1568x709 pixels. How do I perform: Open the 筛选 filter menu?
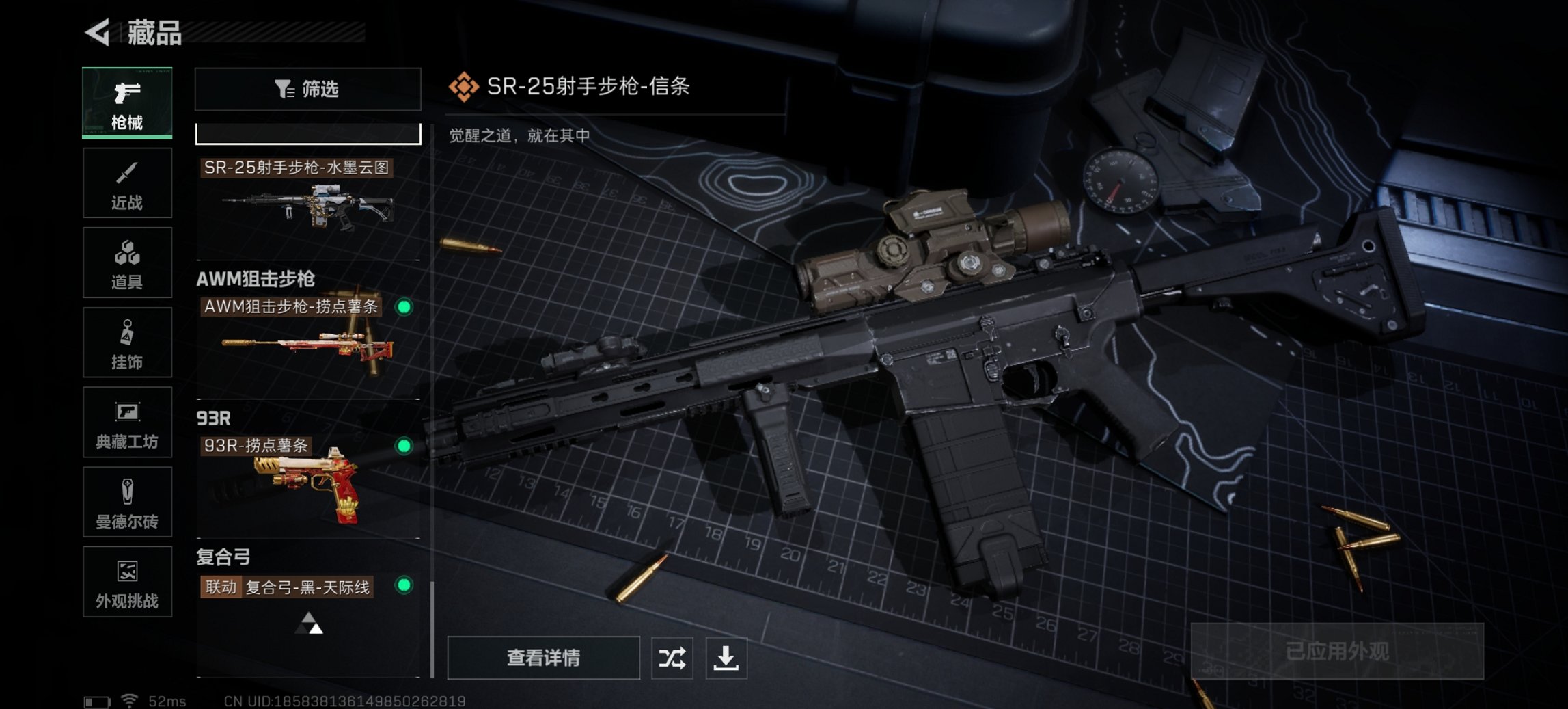(x=307, y=89)
